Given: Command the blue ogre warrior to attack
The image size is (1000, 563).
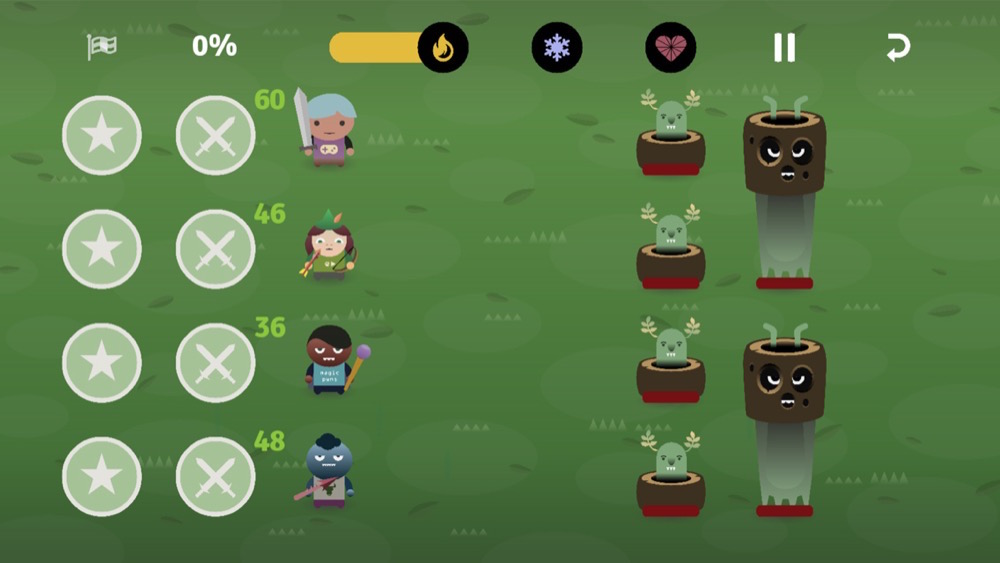Looking at the screenshot, I should (215, 477).
